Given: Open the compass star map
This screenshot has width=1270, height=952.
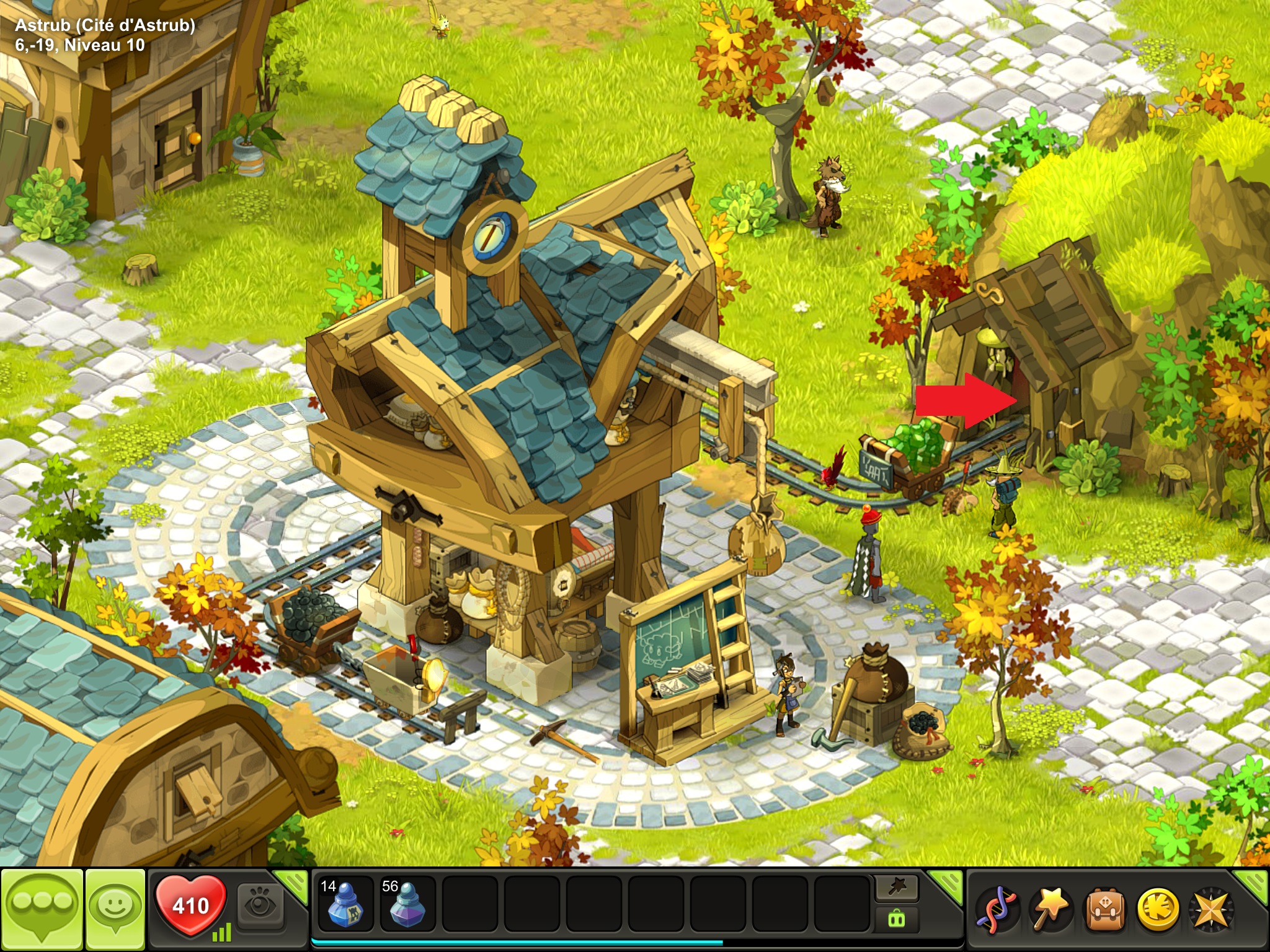Looking at the screenshot, I should [x=1210, y=910].
